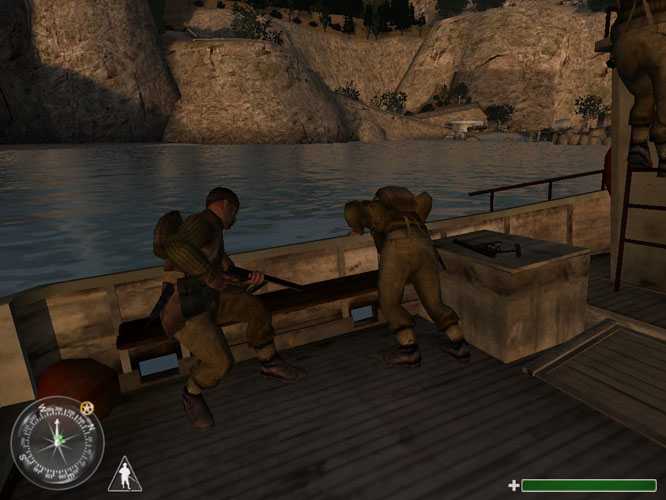Select the gold star objective marker

pos(87,407)
